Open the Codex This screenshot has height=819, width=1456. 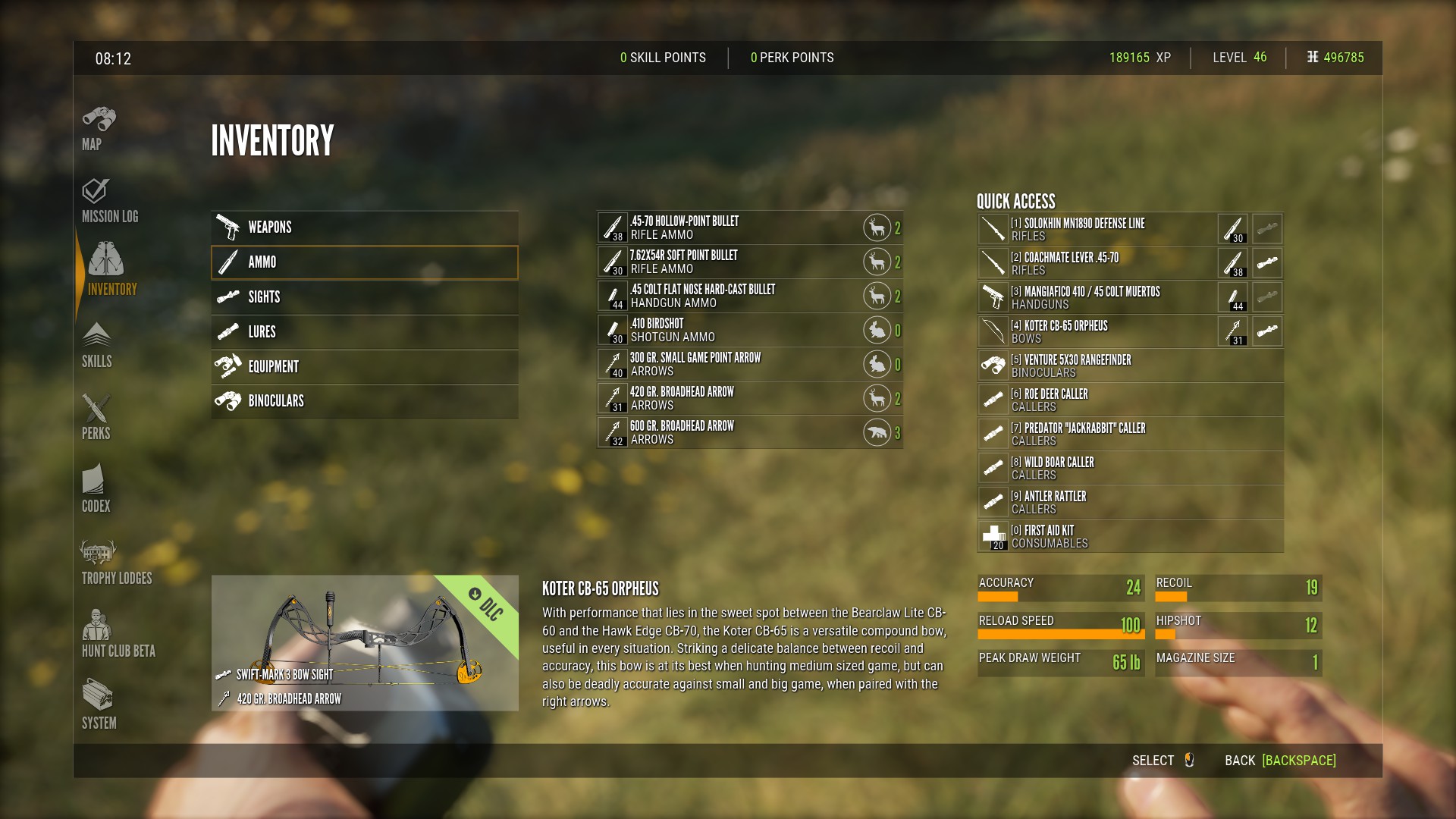96,490
